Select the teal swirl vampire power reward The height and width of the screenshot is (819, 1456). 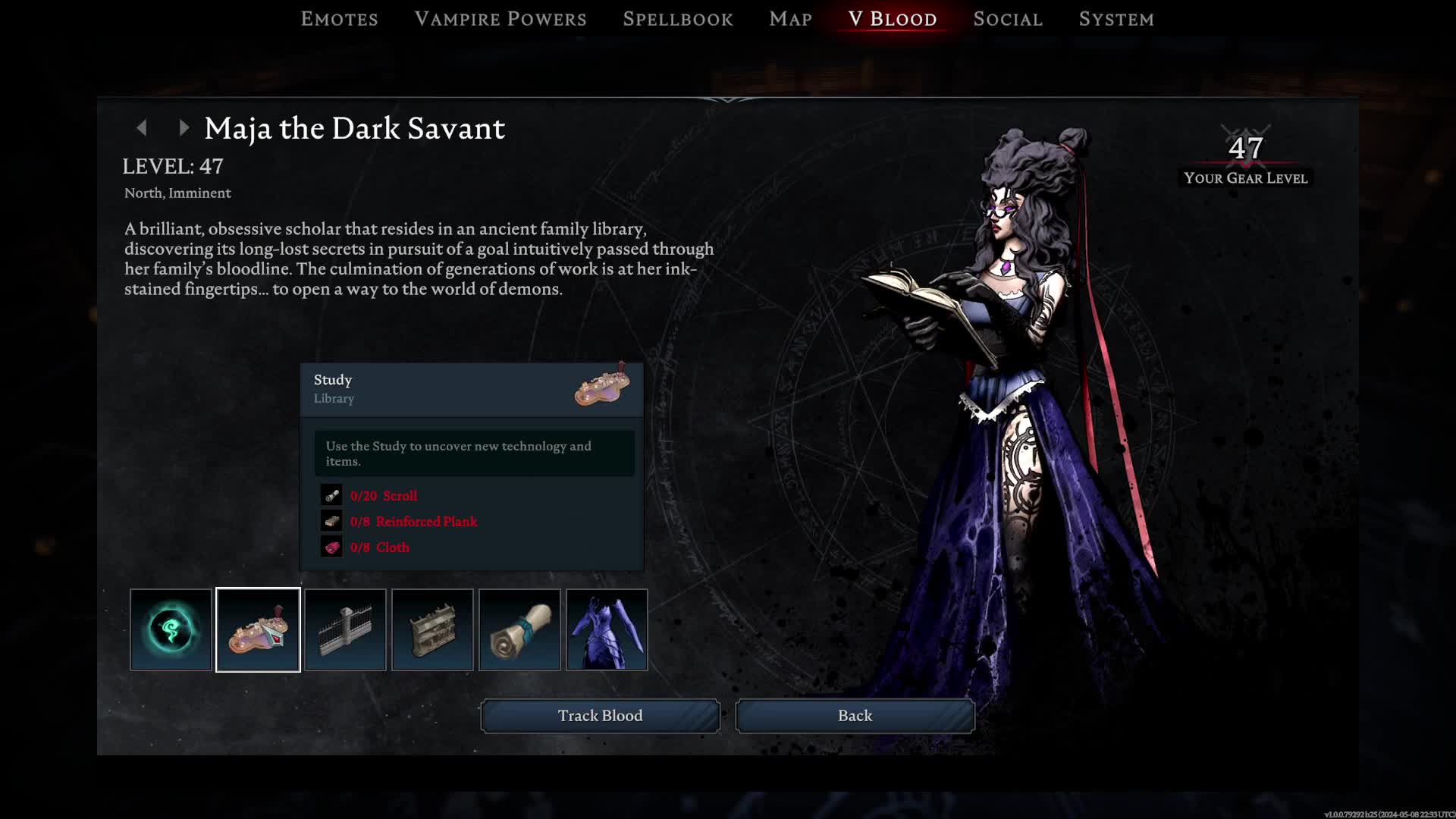171,629
